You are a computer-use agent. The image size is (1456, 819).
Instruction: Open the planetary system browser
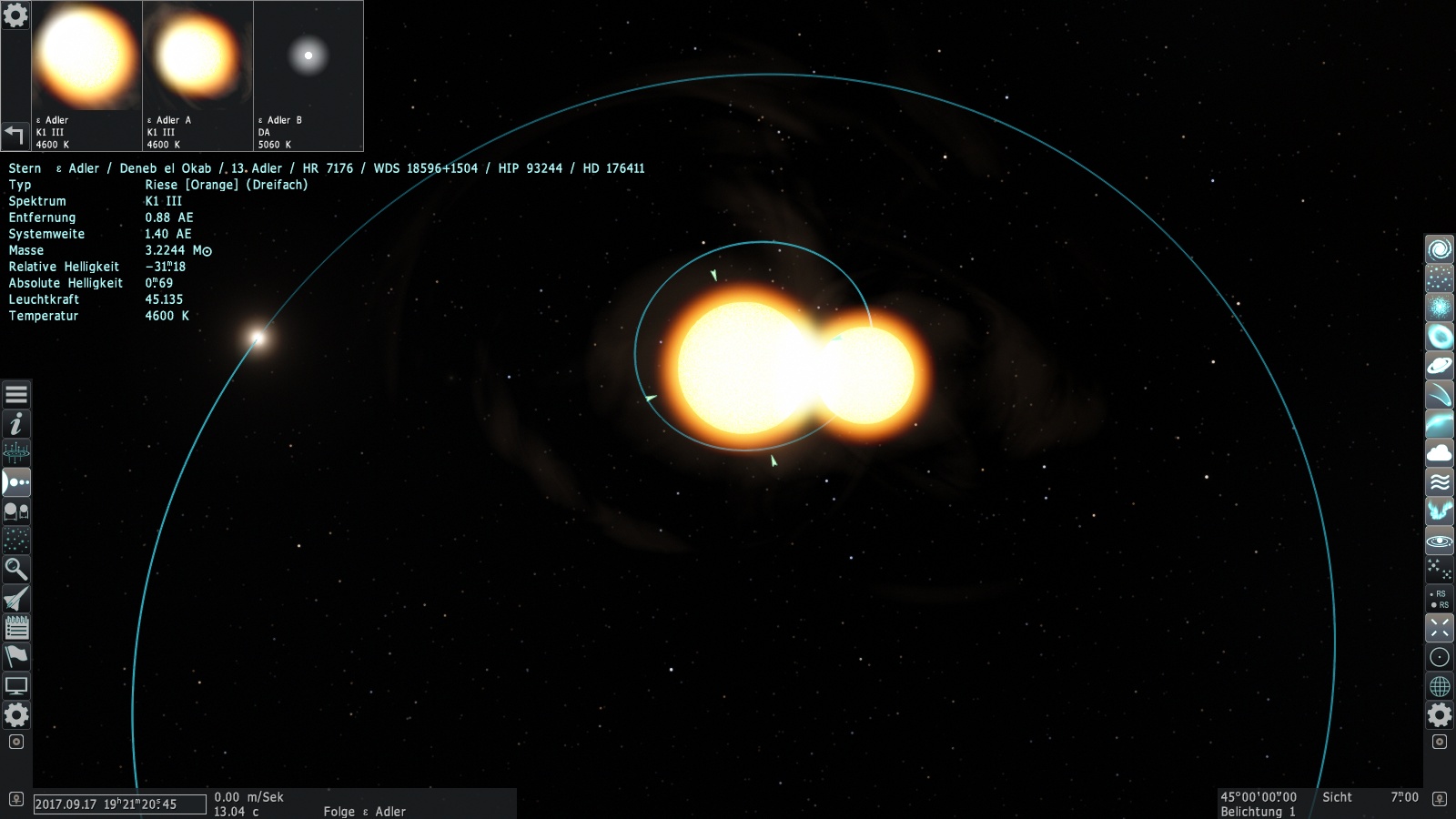[x=16, y=482]
